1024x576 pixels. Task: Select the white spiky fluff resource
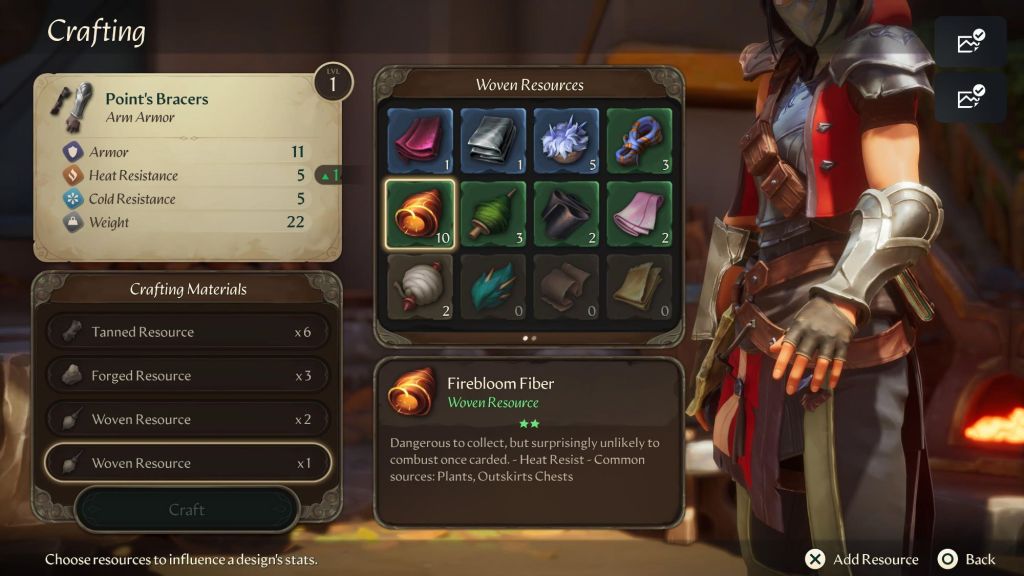coord(566,140)
